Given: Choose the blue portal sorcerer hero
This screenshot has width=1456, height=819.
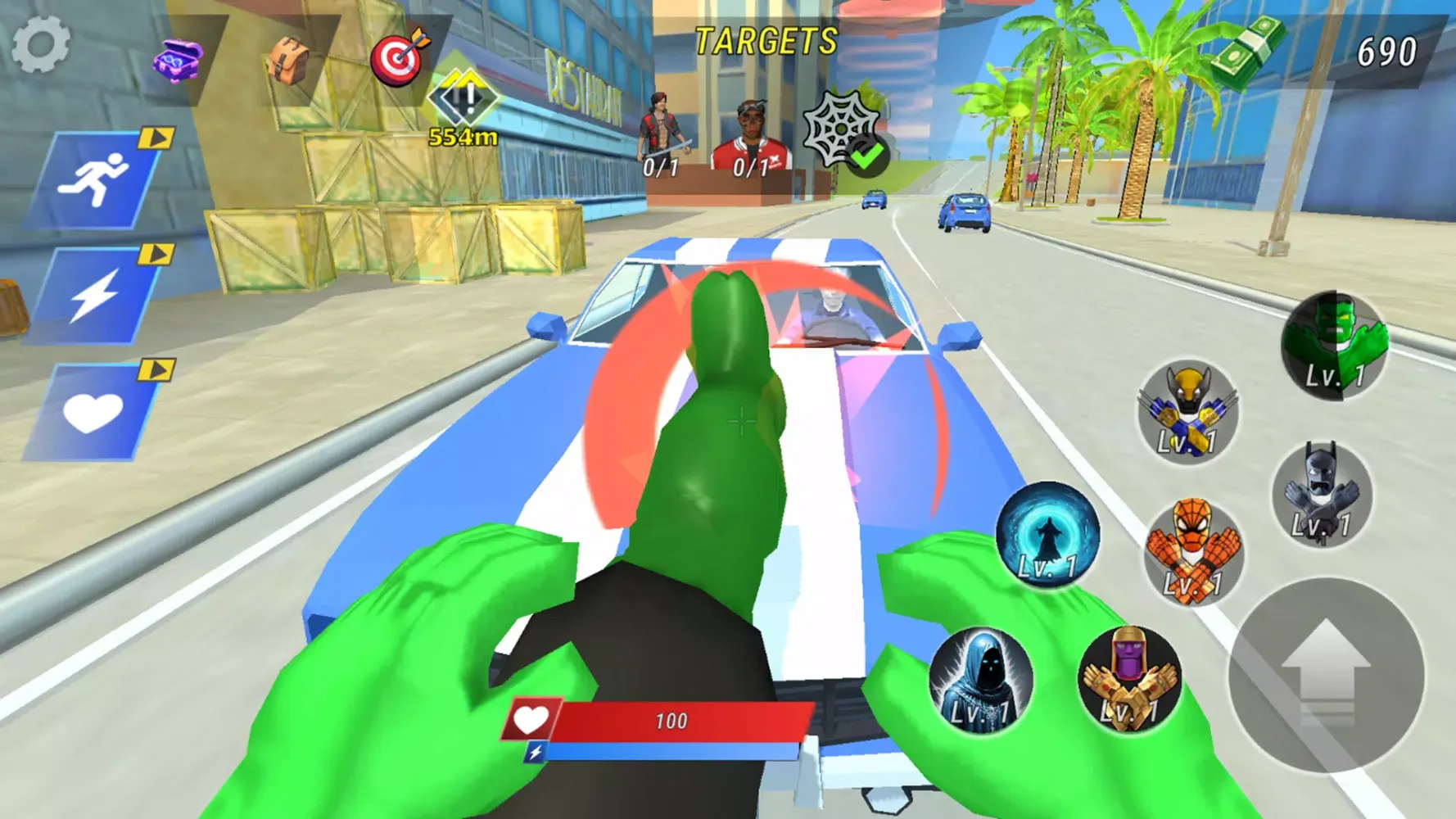Looking at the screenshot, I should [1047, 535].
